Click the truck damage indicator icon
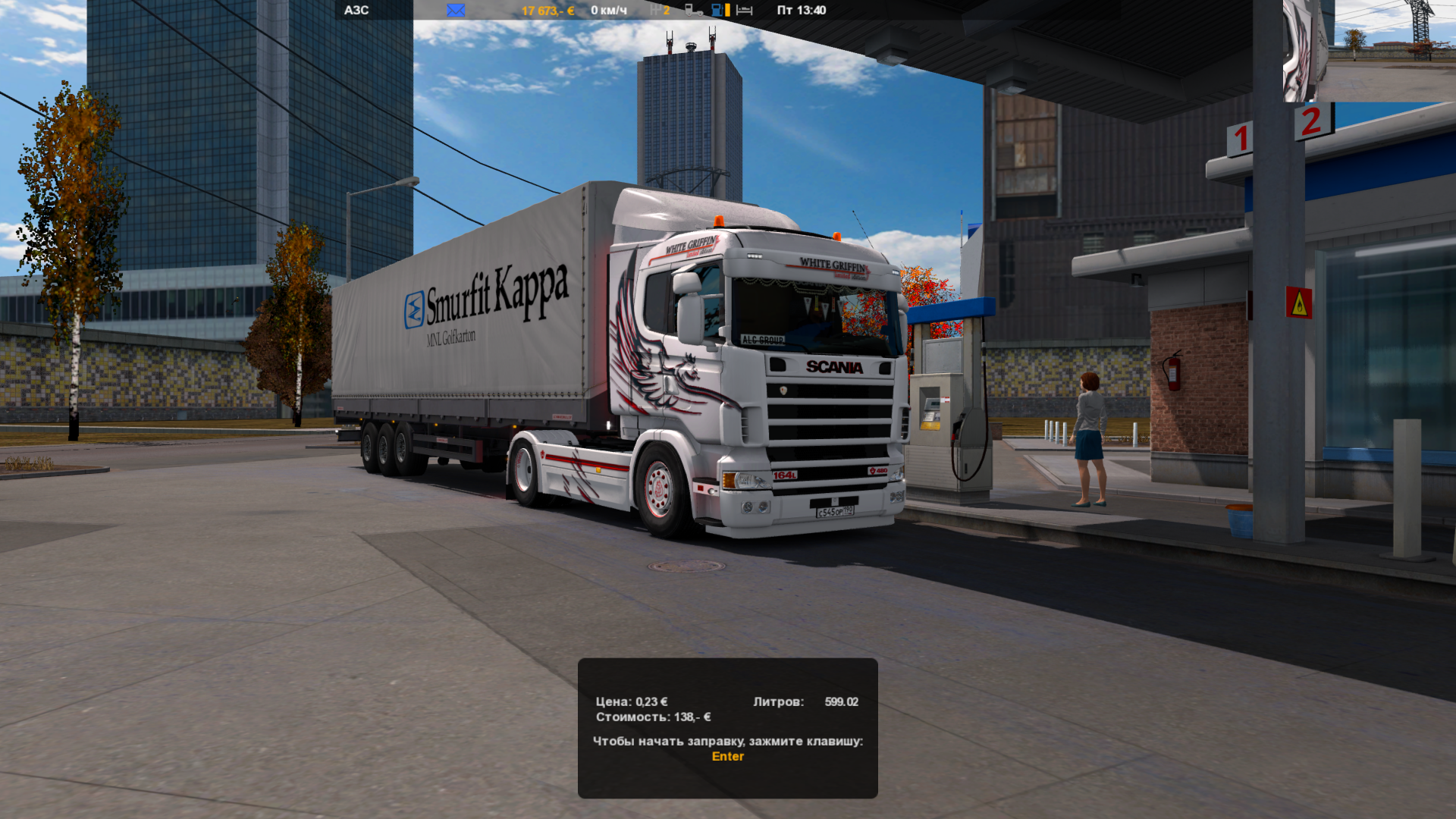1456x819 pixels. (x=693, y=11)
